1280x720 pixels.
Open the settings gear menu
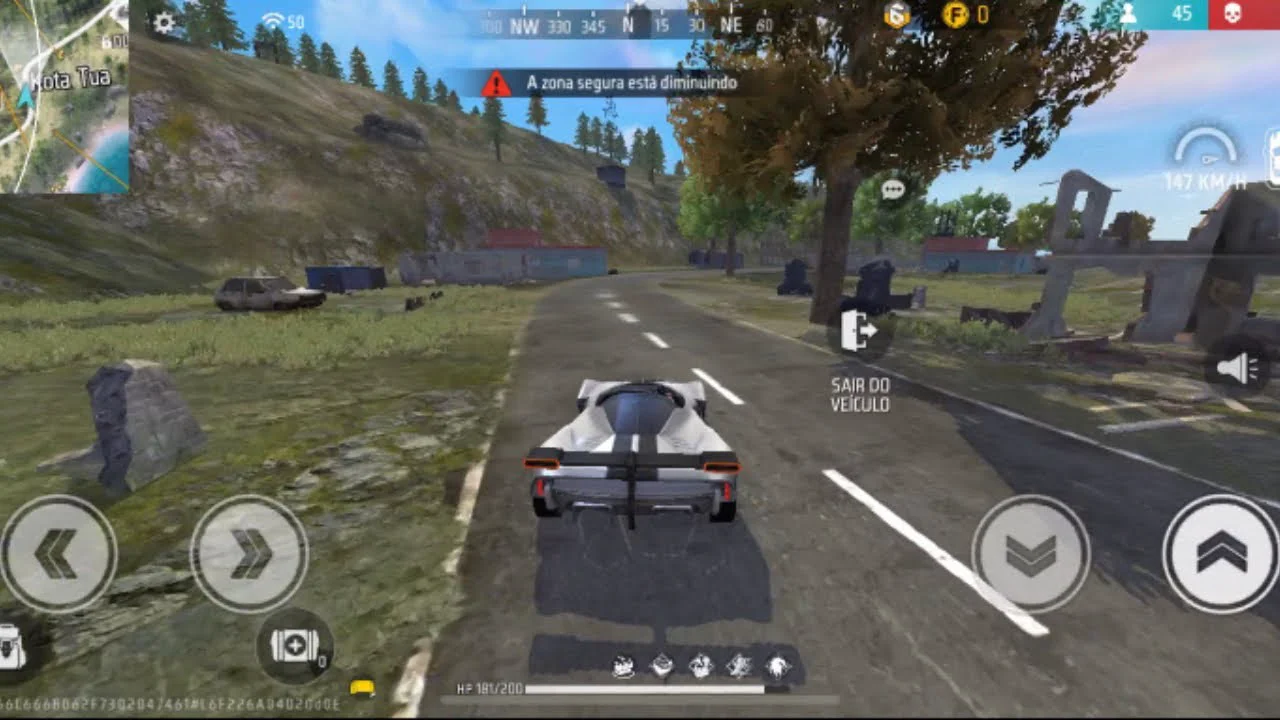(164, 22)
